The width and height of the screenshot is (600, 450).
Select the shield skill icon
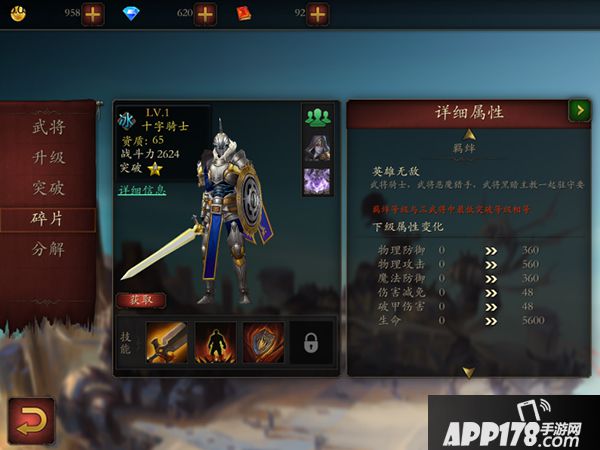pos(263,342)
